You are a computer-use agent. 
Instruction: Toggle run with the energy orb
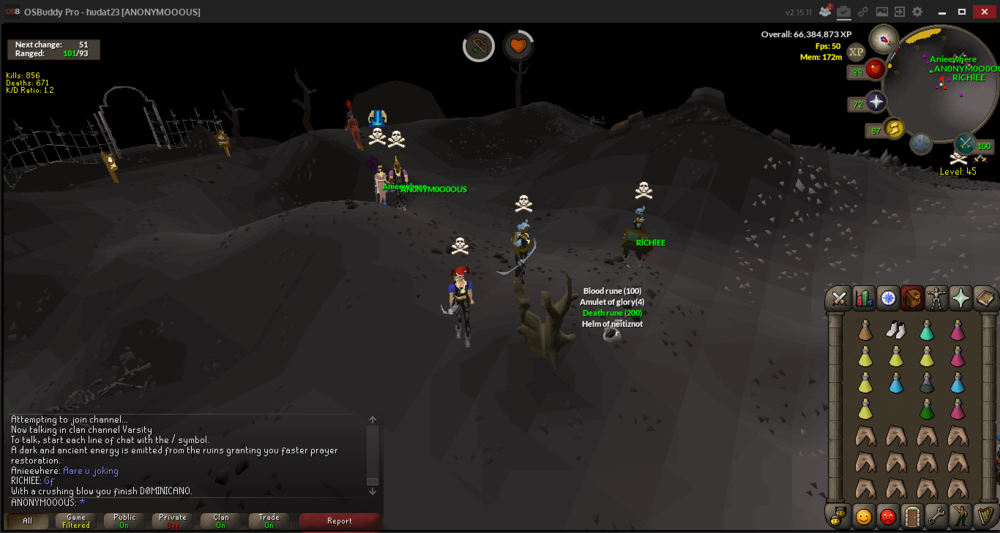coord(894,128)
